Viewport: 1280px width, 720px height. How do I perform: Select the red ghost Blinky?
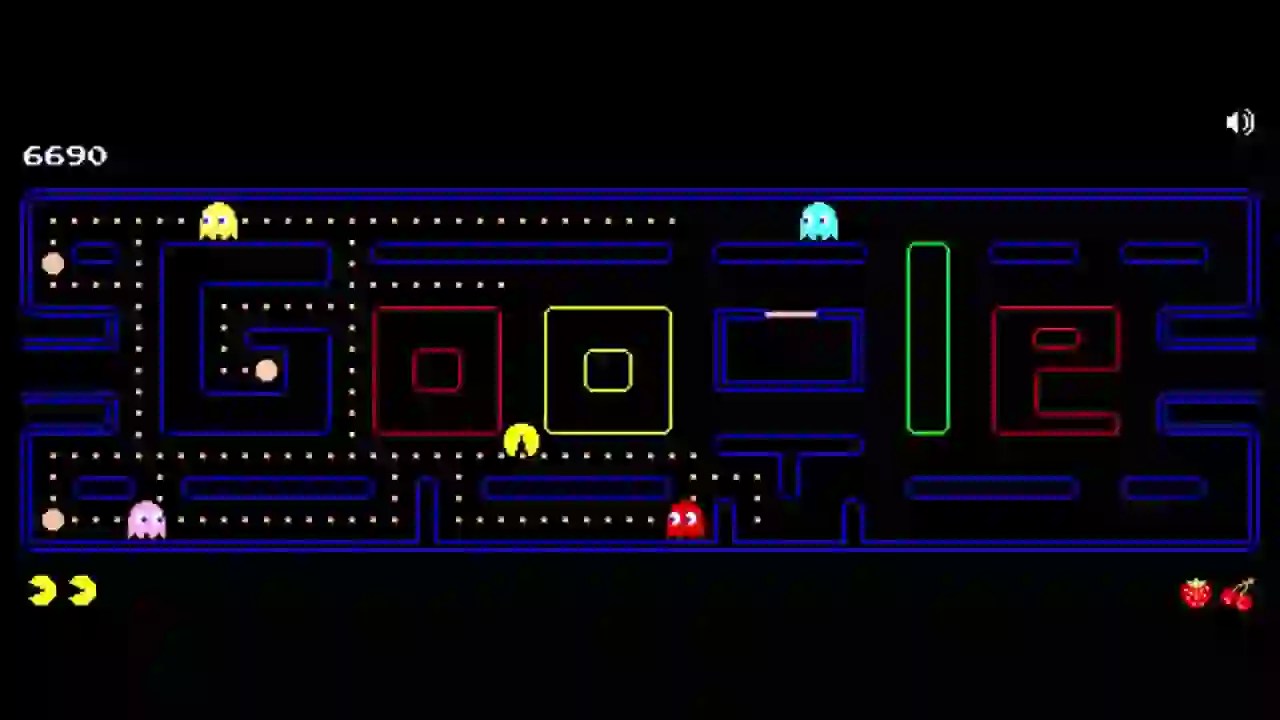tap(684, 518)
